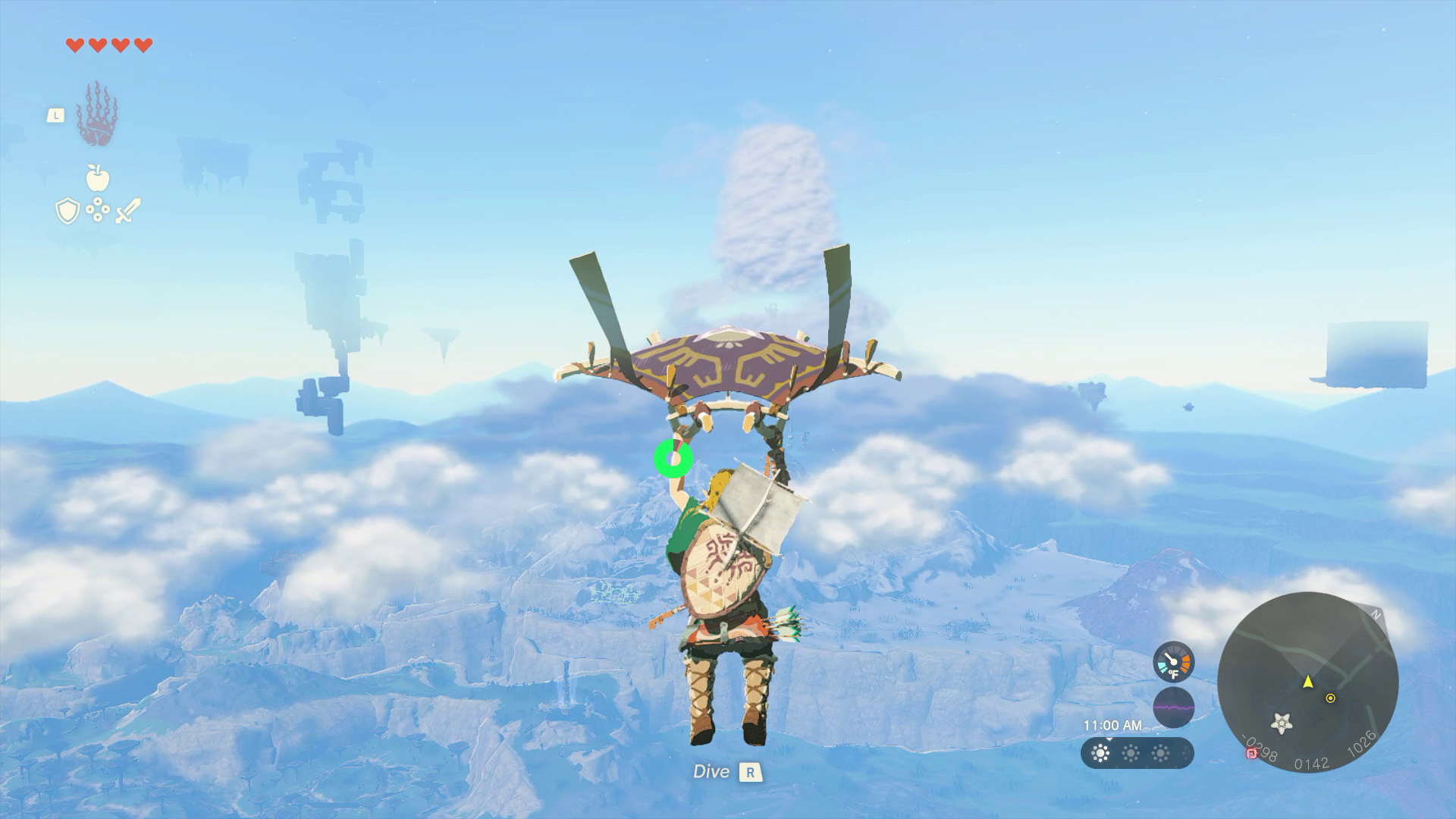
Task: Click the fourth heart in health row
Action: [x=143, y=45]
